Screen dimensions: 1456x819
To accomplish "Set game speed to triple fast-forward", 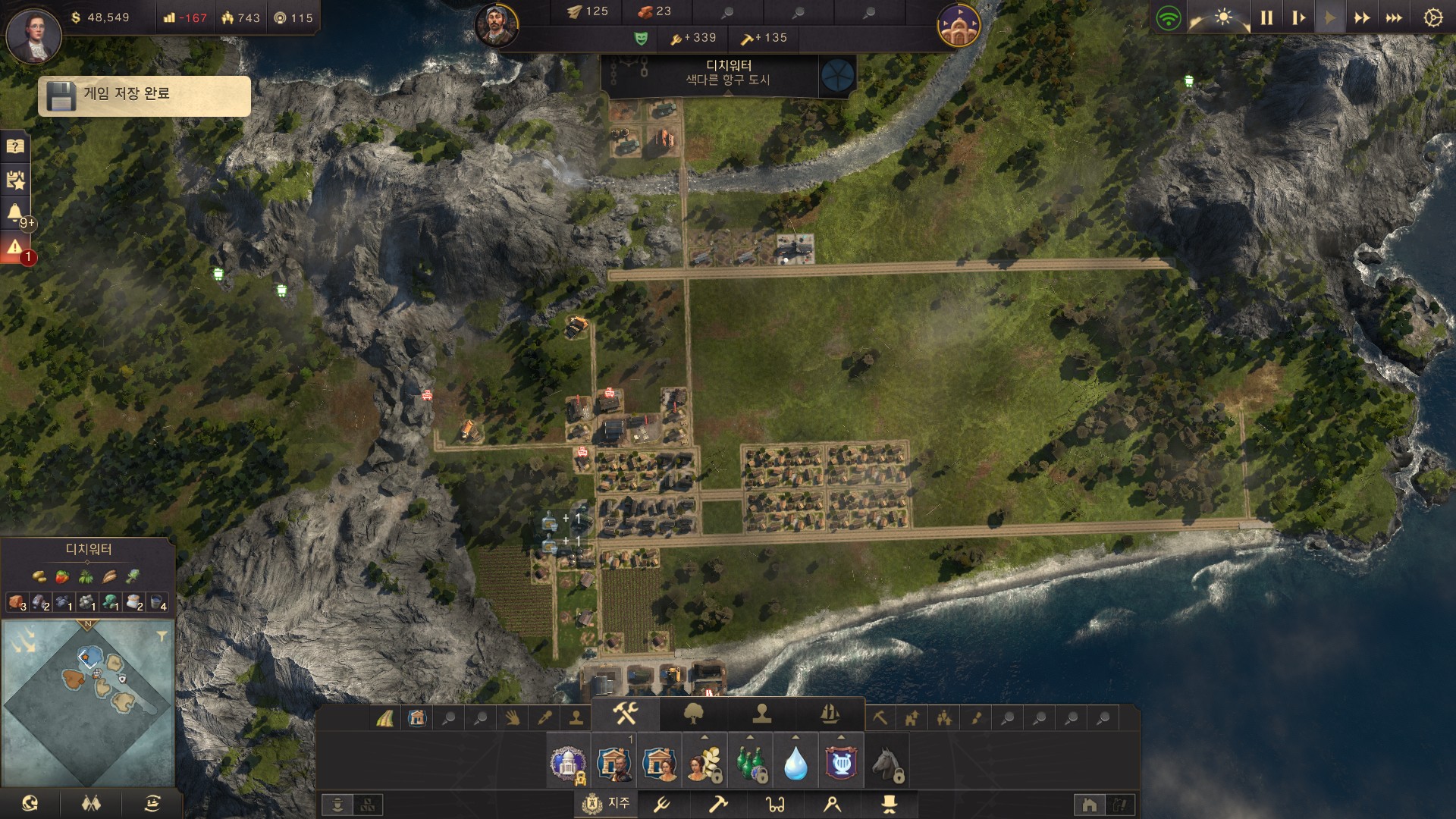I will tap(1394, 17).
